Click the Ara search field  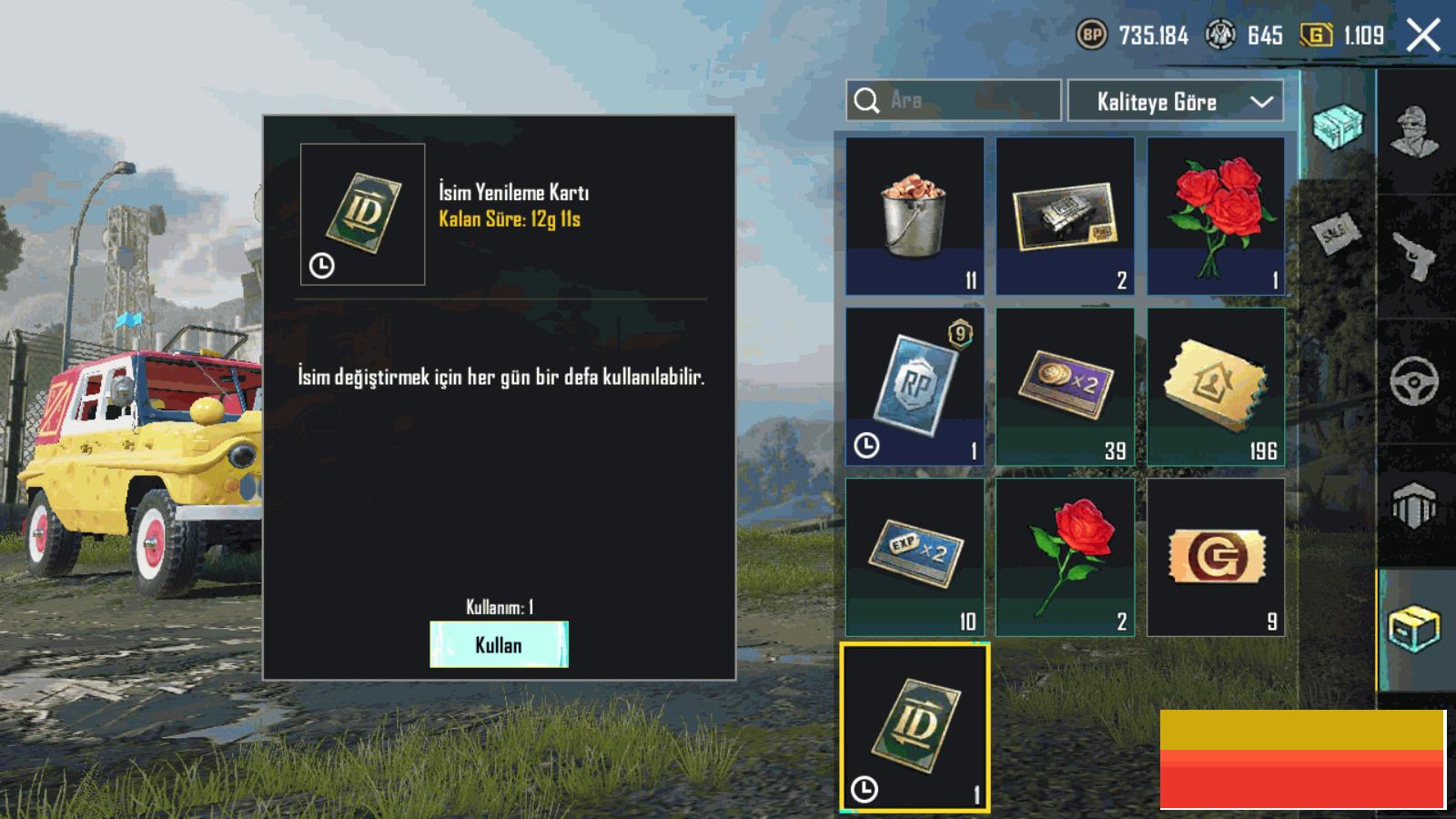[954, 100]
